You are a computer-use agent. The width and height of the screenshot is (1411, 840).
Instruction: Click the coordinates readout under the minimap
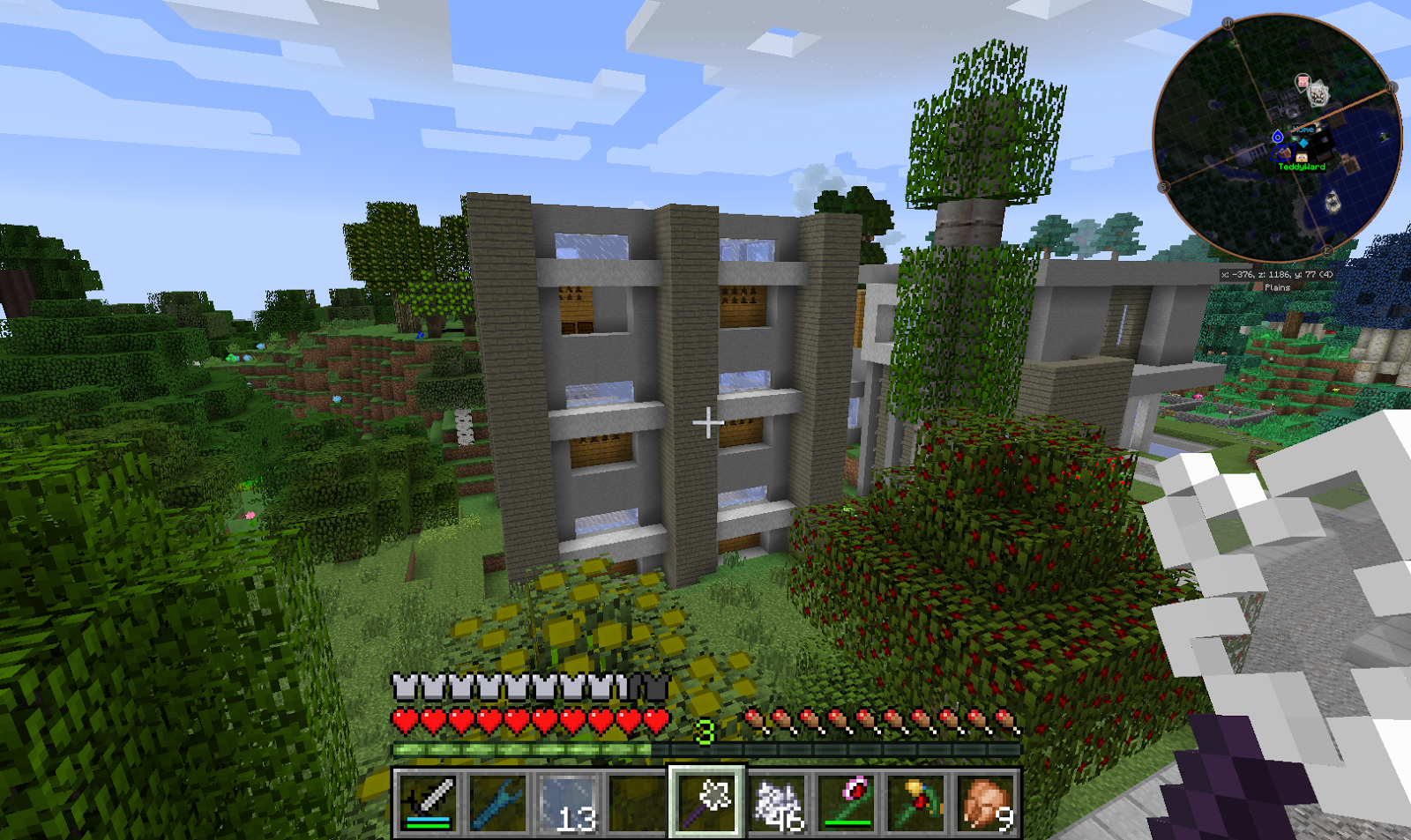tap(1277, 274)
